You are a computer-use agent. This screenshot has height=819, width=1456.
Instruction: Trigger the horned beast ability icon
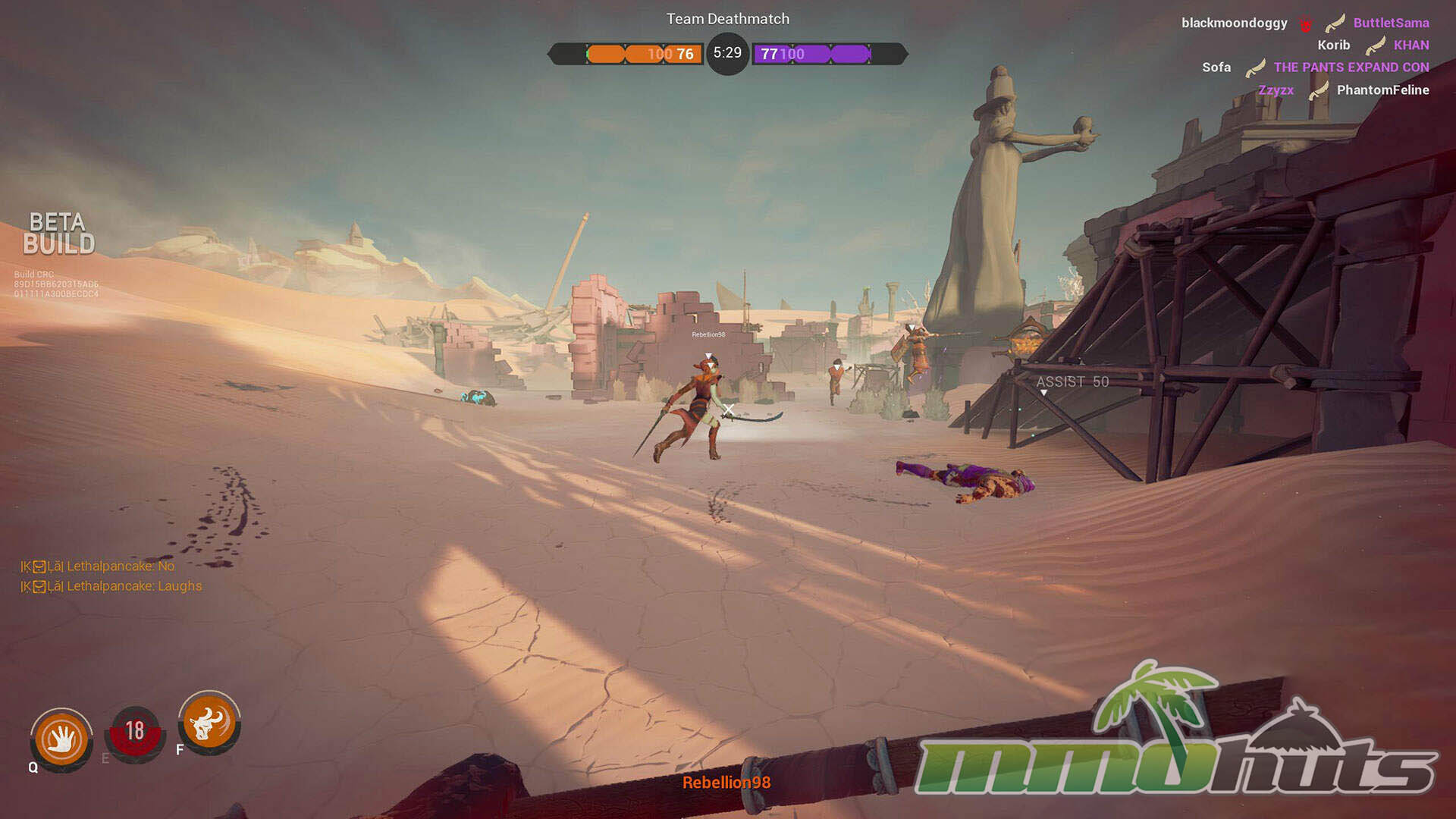pos(209,722)
